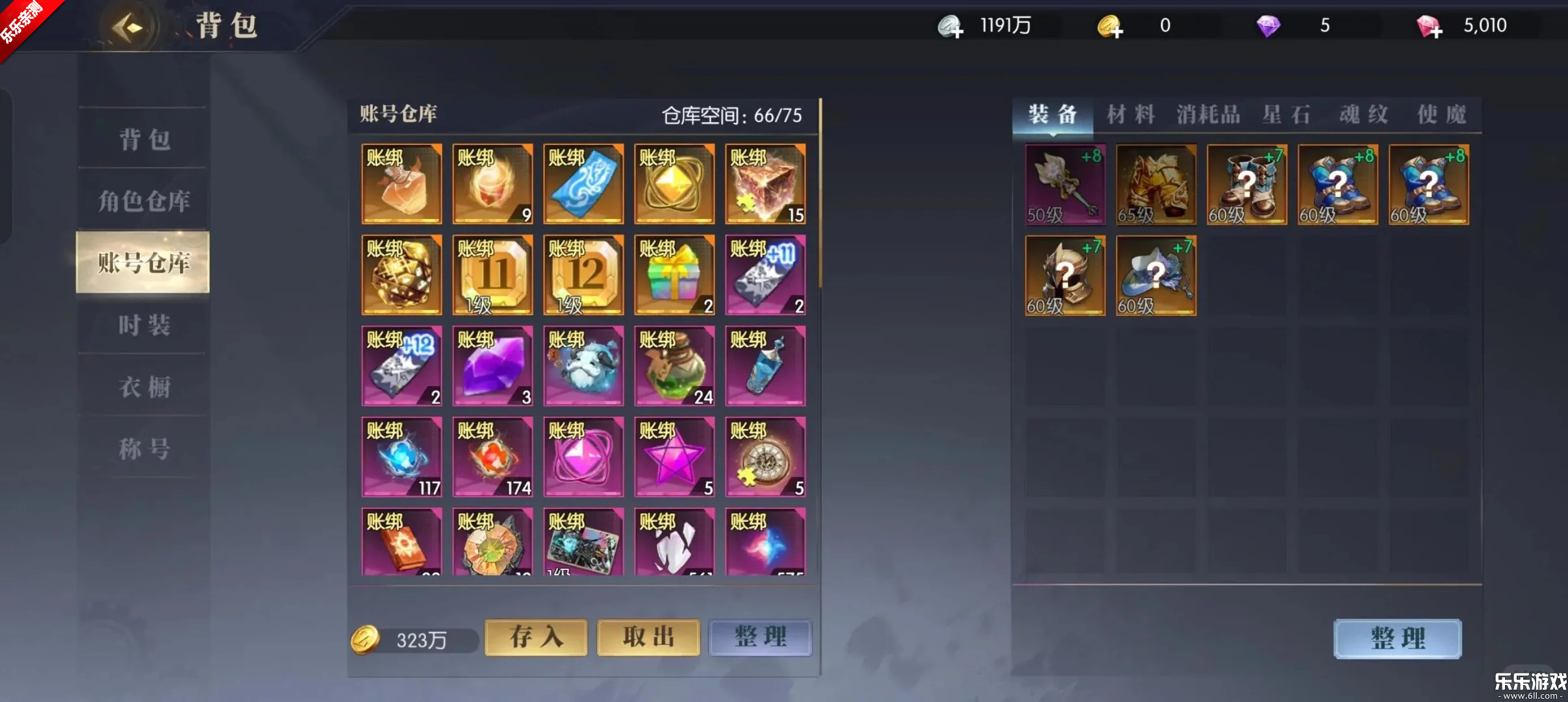Select the level 65 golden armor
The image size is (1568, 702).
pos(1156,185)
